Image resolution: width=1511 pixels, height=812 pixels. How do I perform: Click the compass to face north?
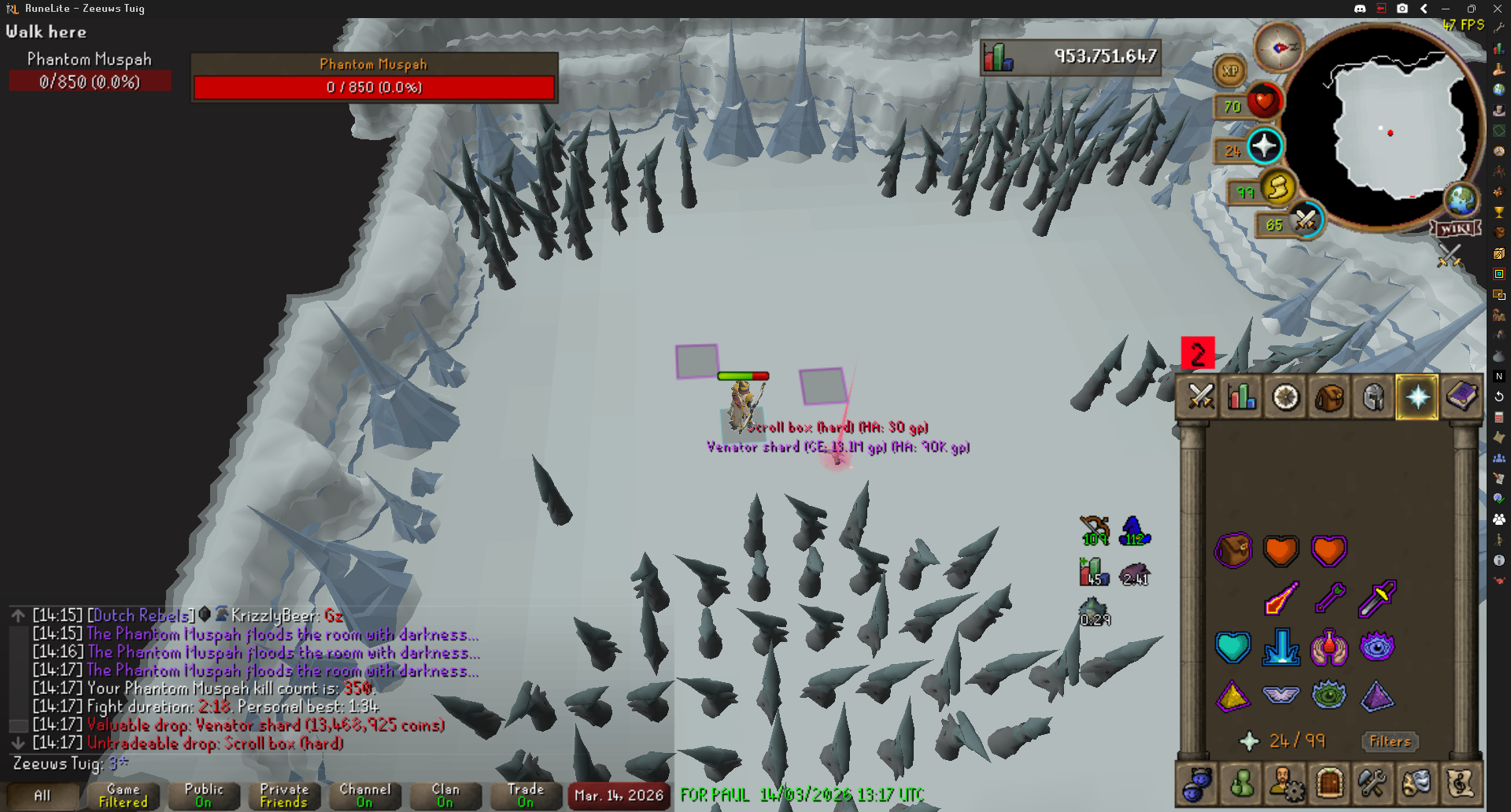(x=1279, y=48)
